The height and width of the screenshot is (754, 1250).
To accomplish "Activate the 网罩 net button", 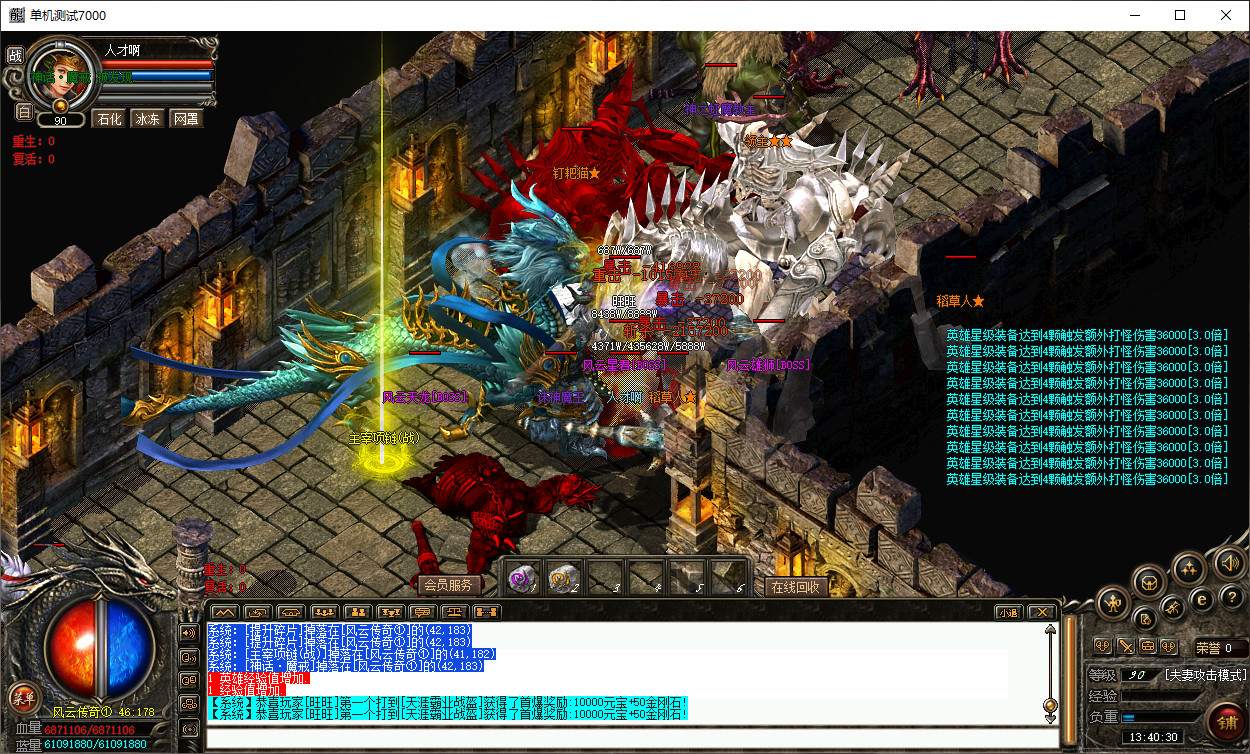I will tap(185, 119).
